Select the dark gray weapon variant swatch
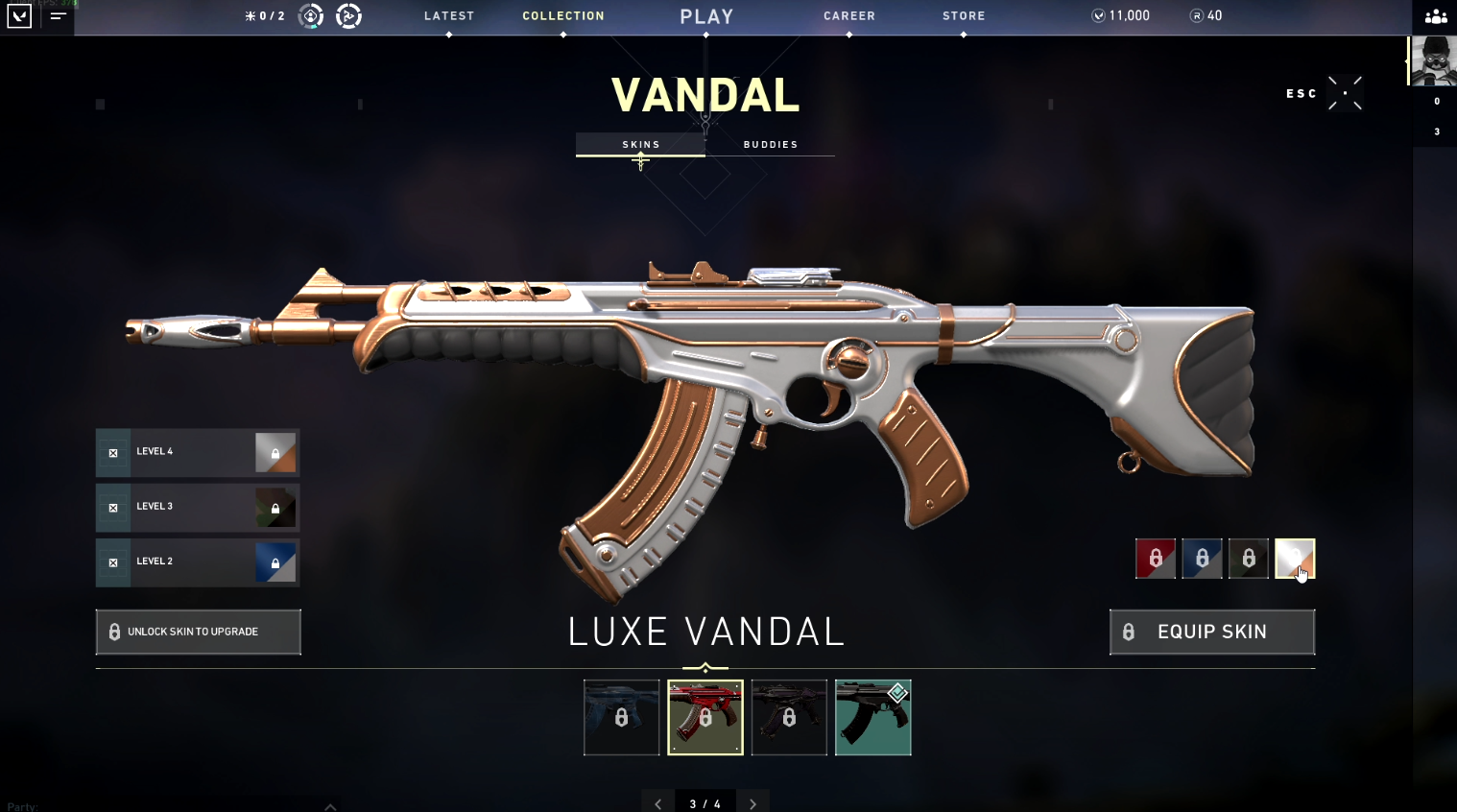 tap(1249, 559)
